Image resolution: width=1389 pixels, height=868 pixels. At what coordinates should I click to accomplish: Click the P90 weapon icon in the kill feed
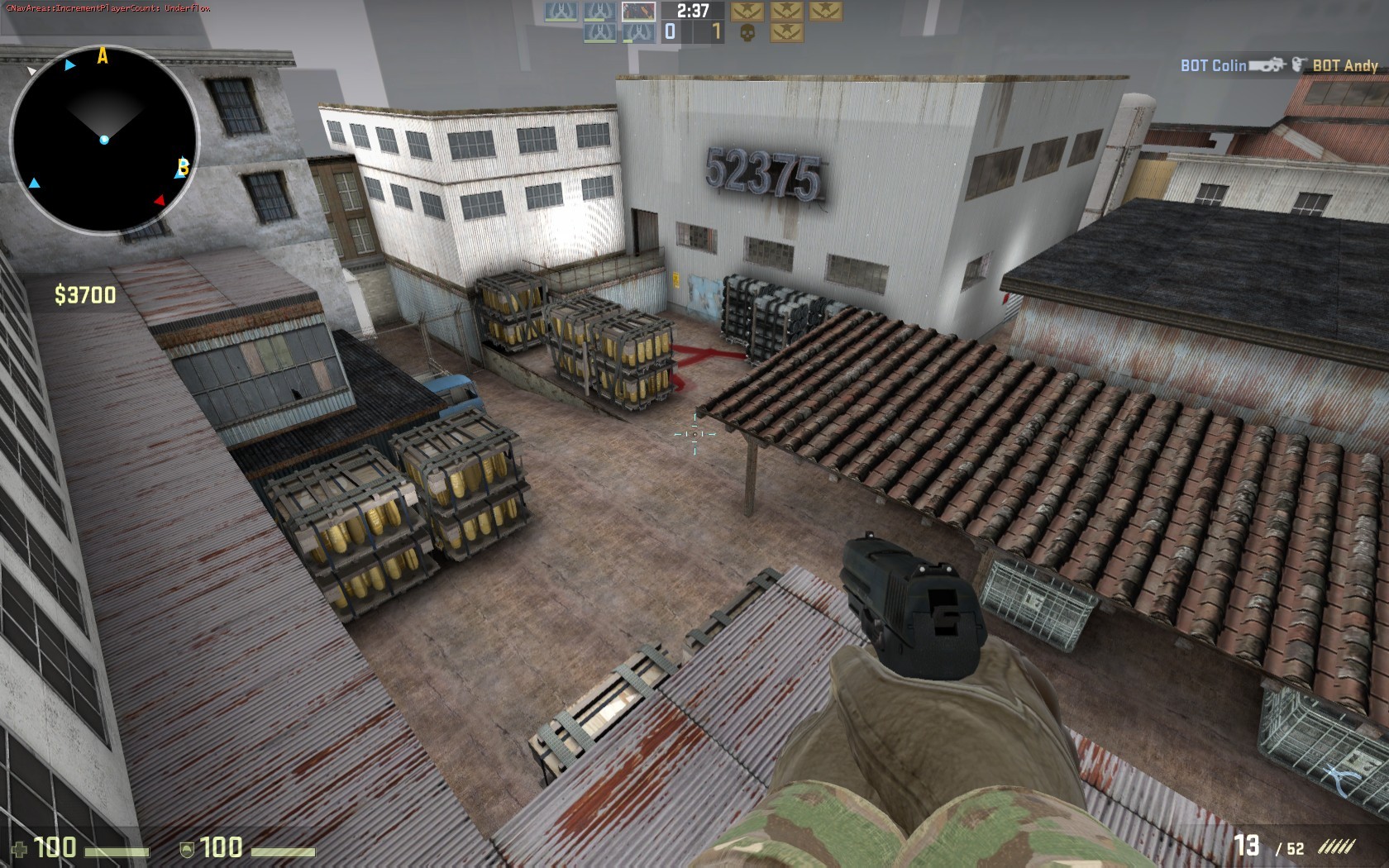[1267, 64]
